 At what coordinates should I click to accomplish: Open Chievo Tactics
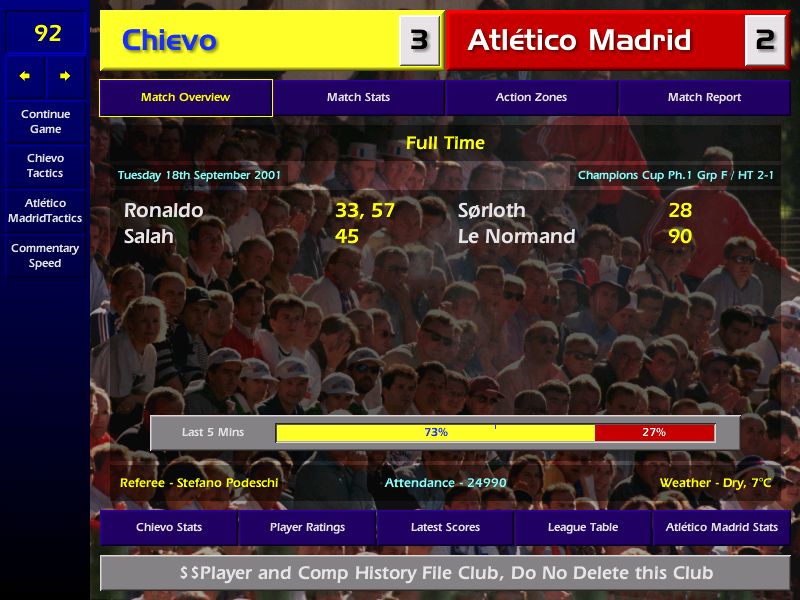coord(45,166)
